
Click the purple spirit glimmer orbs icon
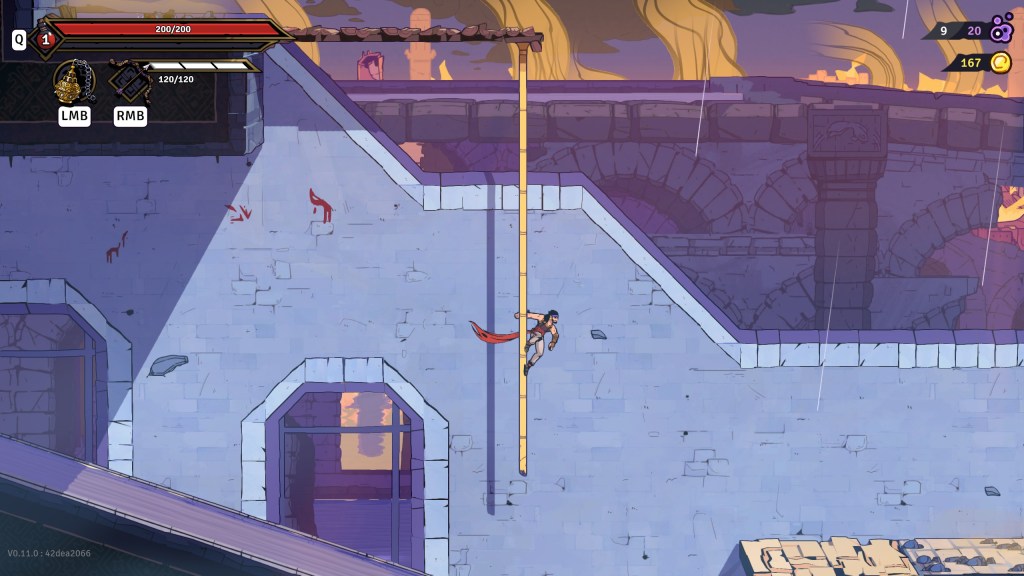click(x=1001, y=29)
